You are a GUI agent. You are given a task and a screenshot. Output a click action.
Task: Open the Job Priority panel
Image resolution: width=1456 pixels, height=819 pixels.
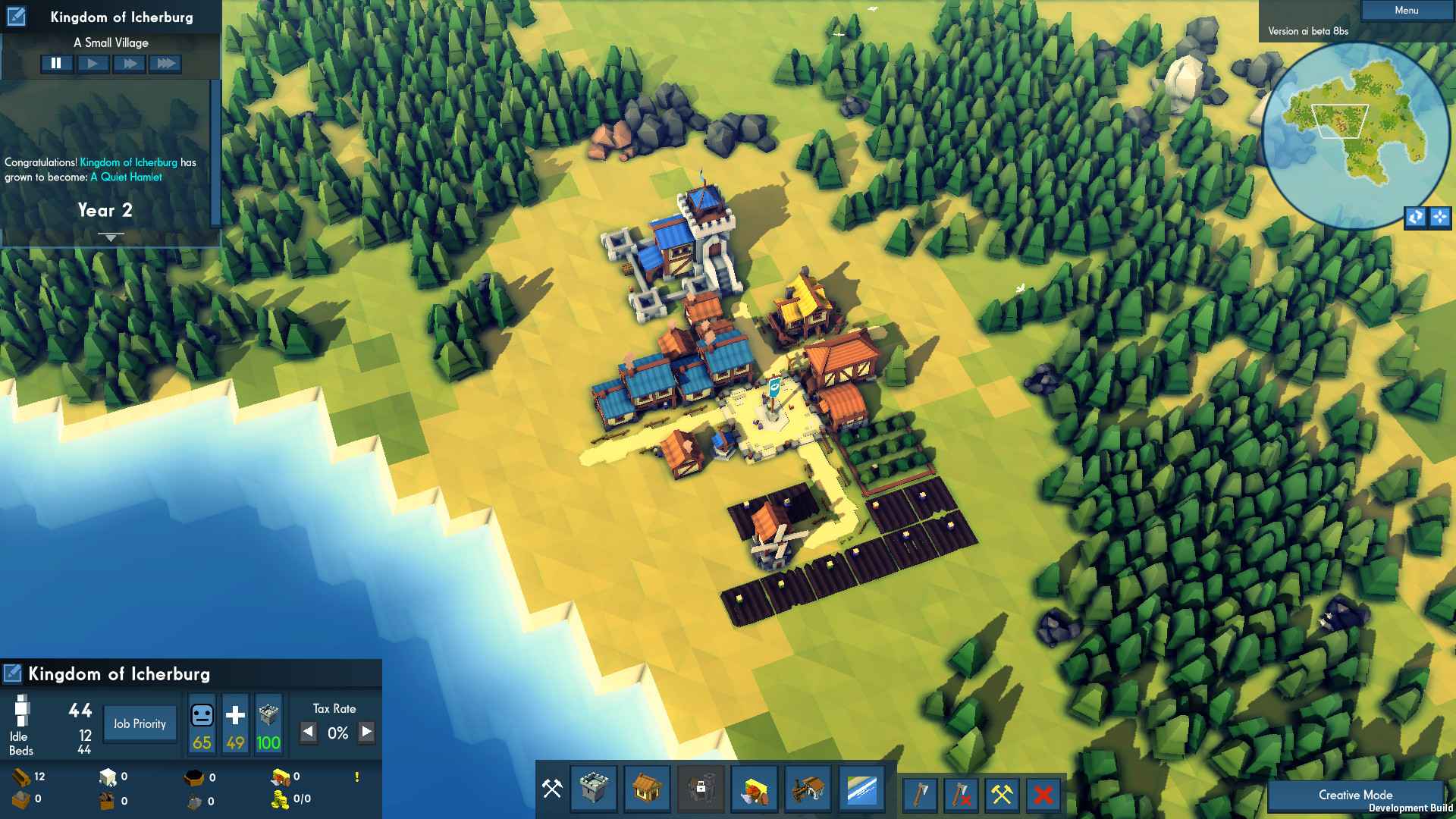tap(140, 723)
